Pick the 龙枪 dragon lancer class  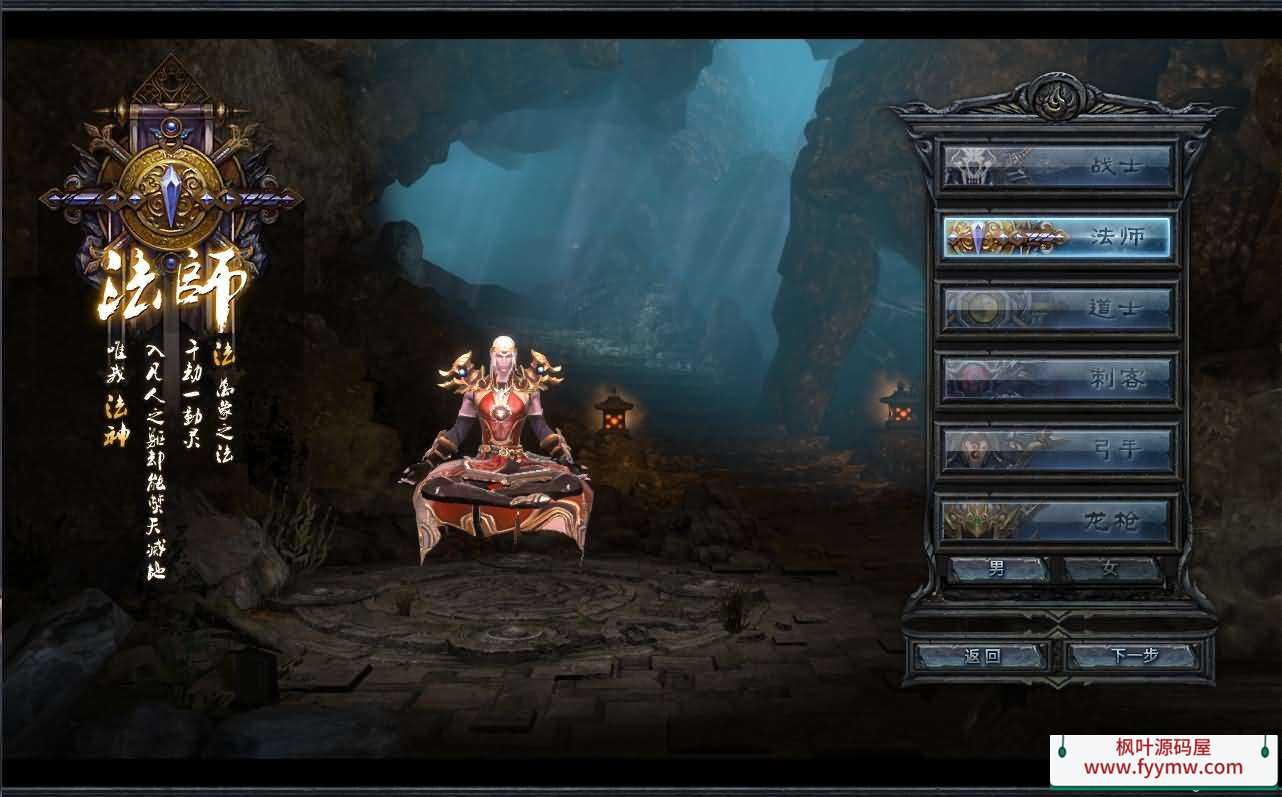(1058, 521)
